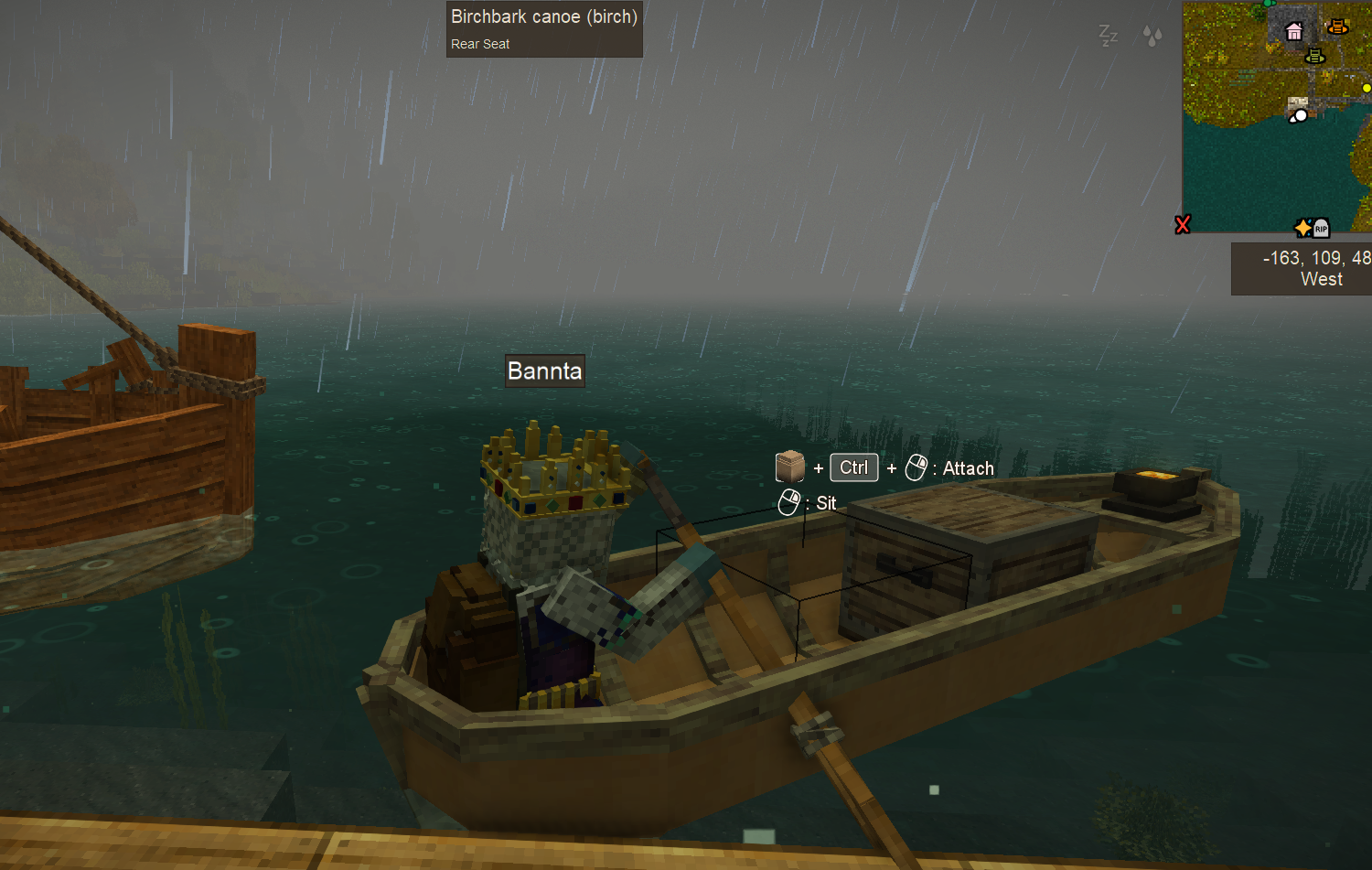Click the RIP gravestone map marker

(1321, 228)
